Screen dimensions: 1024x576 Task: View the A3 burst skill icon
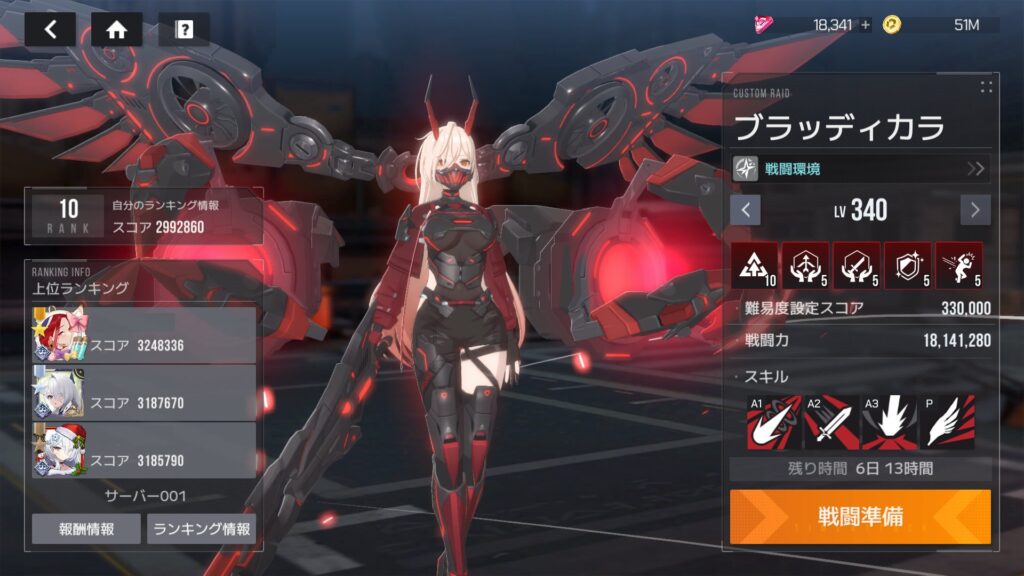[889, 421]
